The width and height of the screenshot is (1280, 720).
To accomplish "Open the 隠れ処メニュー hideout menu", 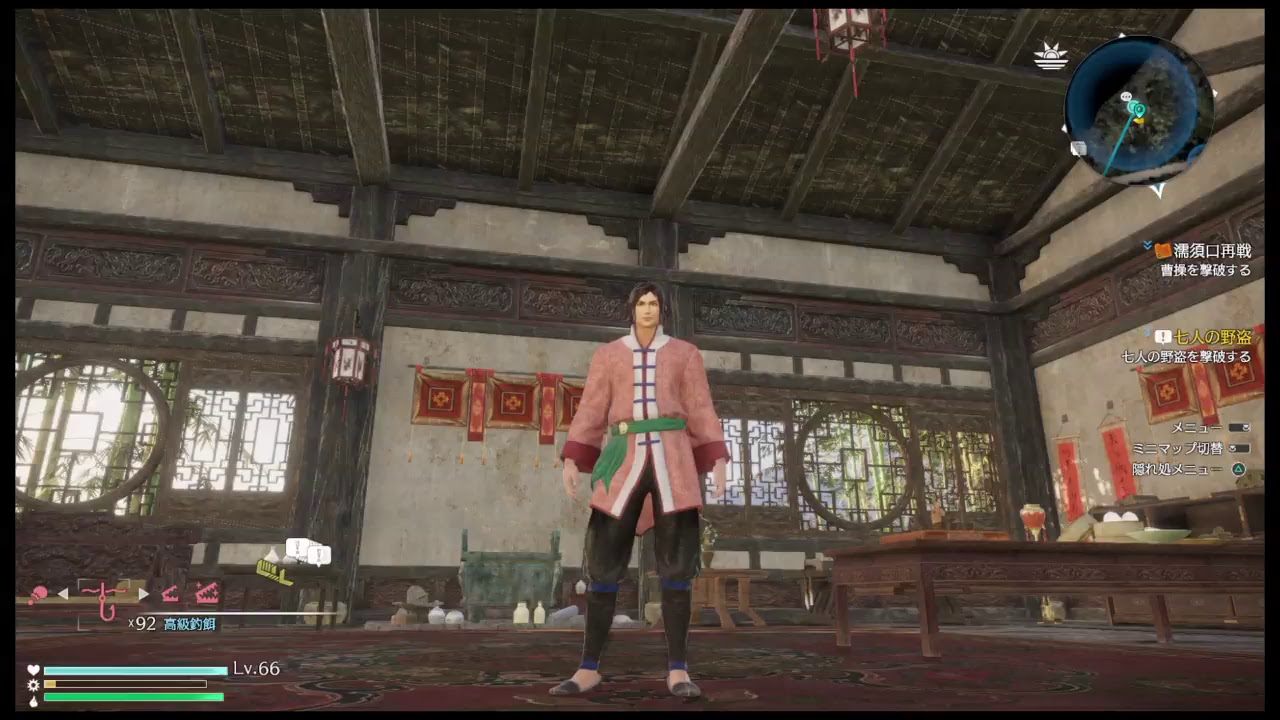I will (1237, 467).
